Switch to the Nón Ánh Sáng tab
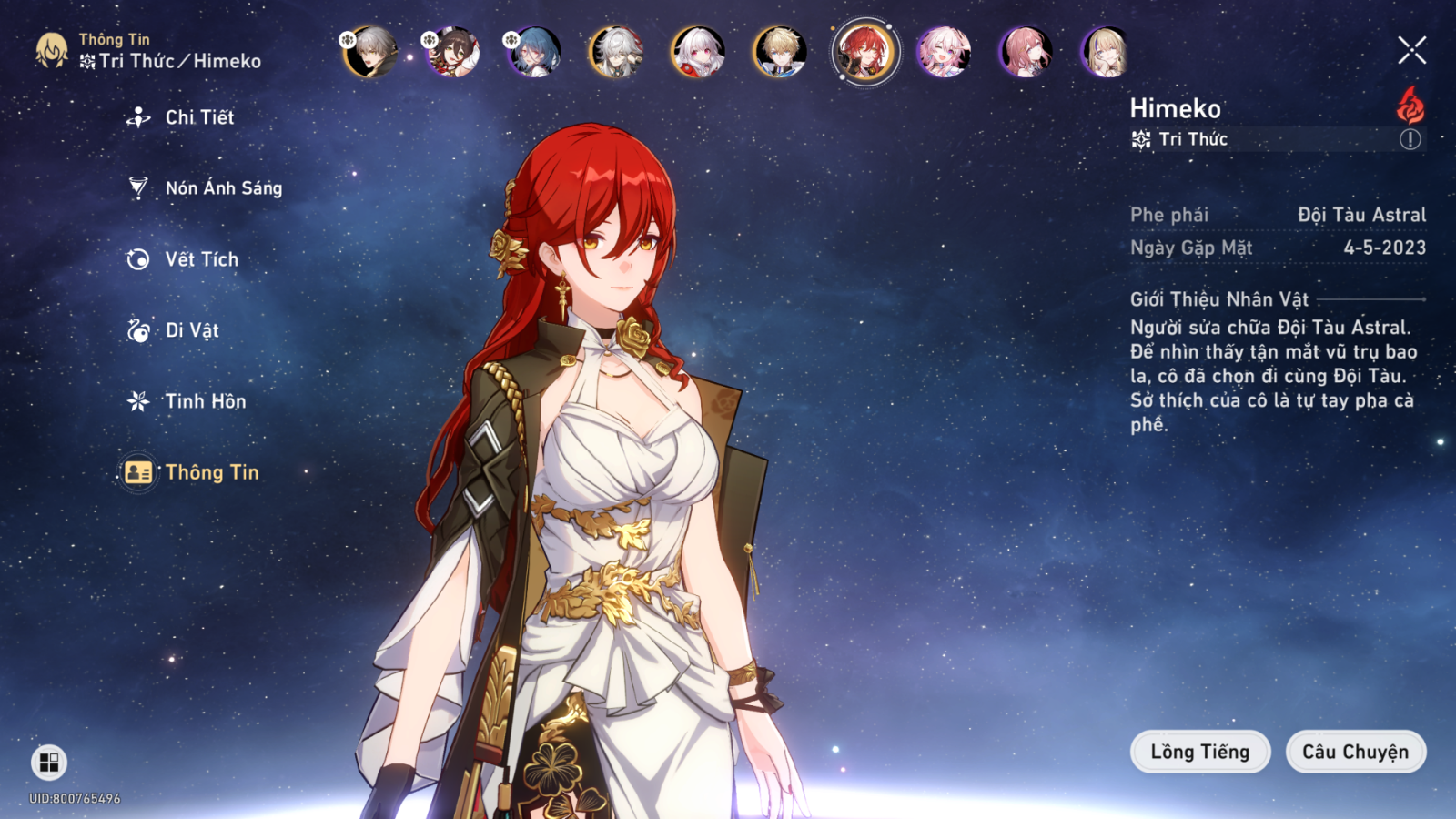This screenshot has width=1456, height=819. point(222,188)
